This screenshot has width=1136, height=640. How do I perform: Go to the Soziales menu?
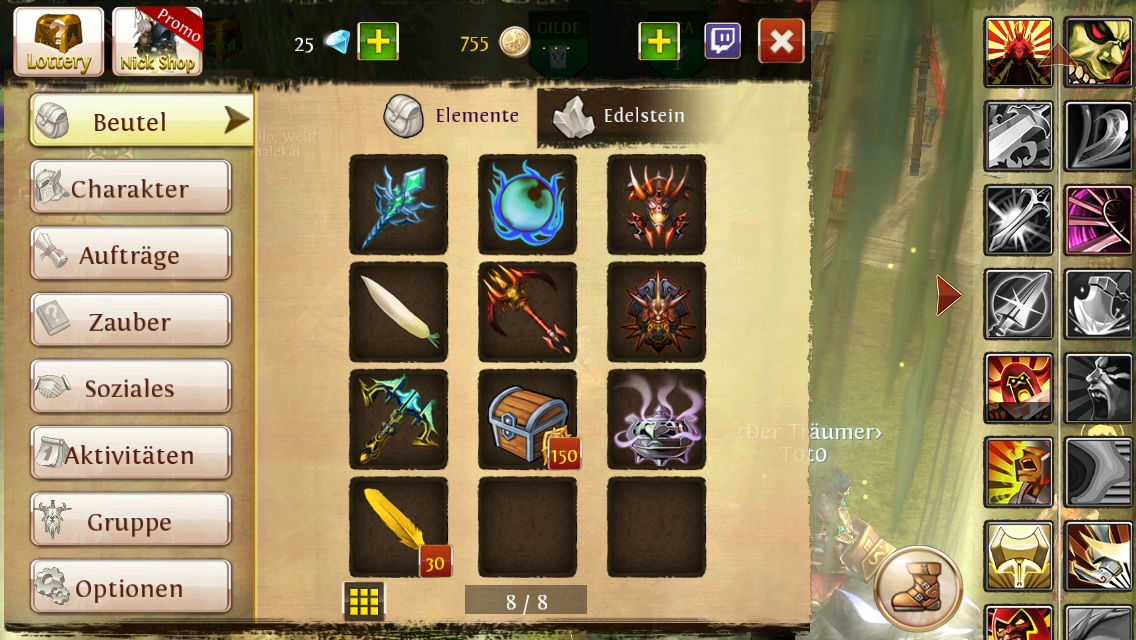131,388
